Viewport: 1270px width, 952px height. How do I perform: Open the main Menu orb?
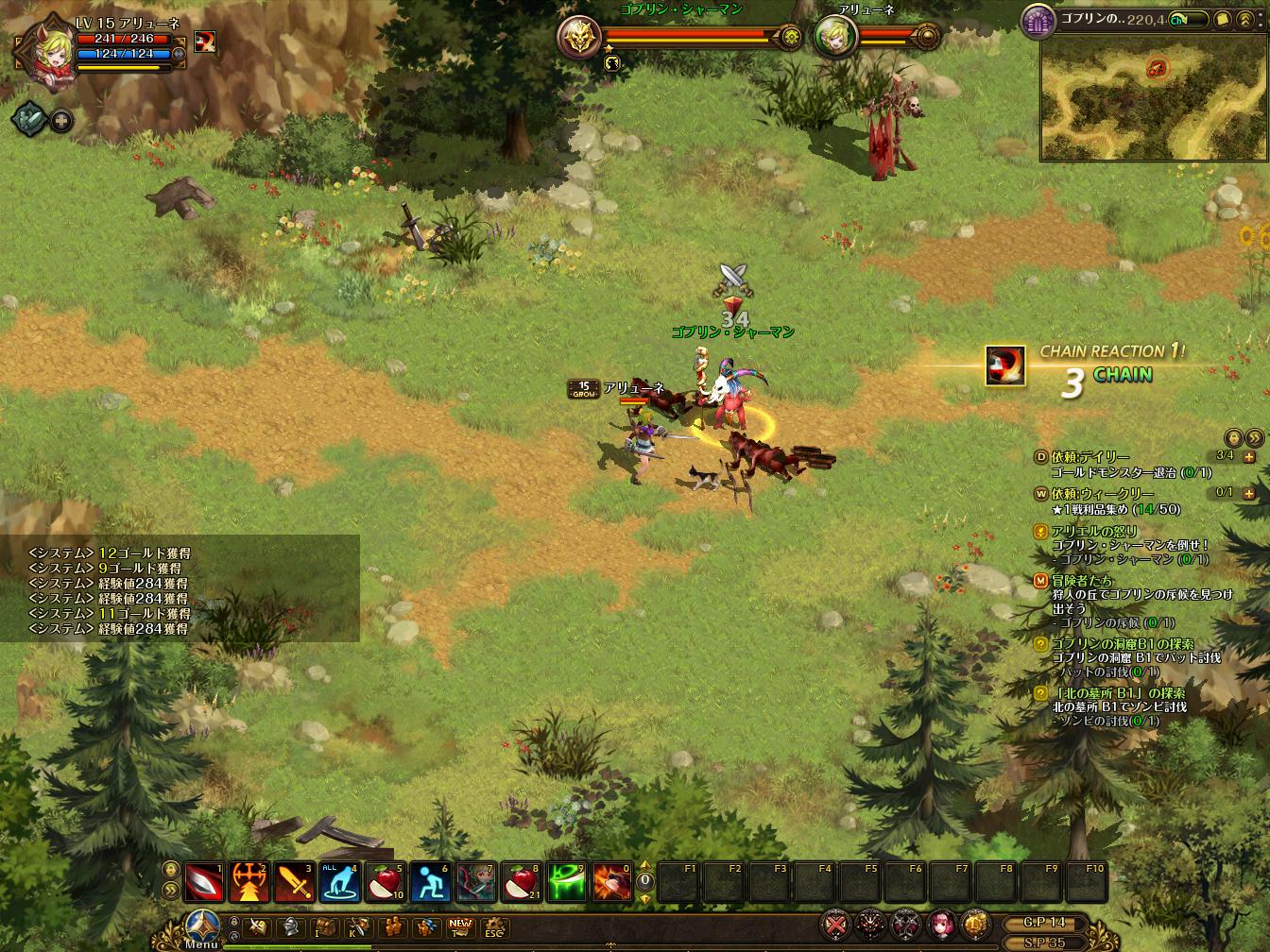click(x=203, y=925)
